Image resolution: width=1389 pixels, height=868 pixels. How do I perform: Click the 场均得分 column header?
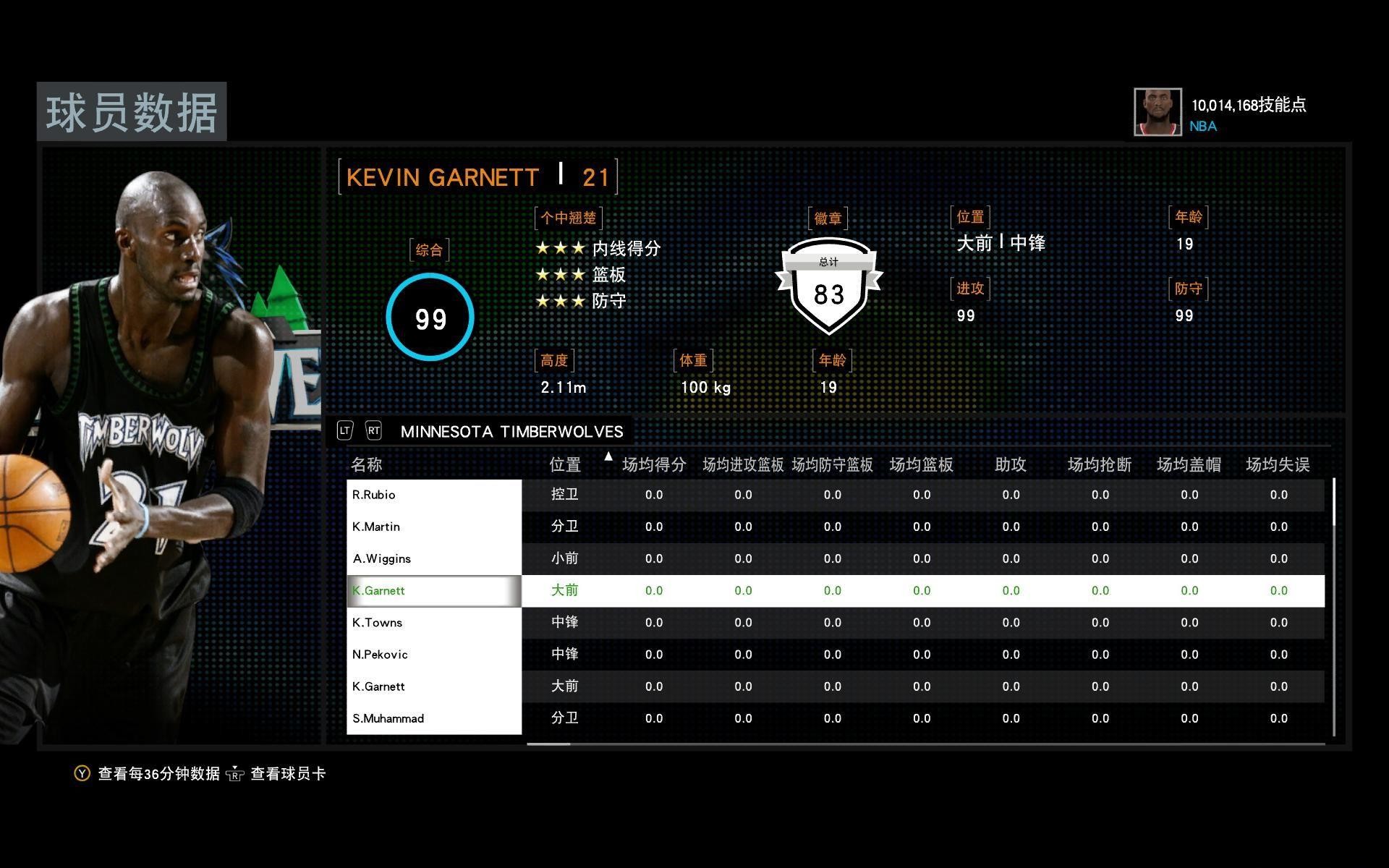click(653, 465)
